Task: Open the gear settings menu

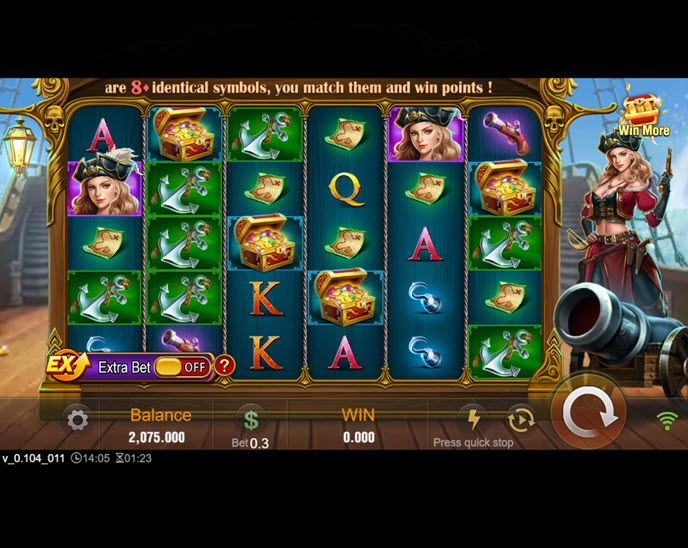Action: pyautogui.click(x=77, y=420)
